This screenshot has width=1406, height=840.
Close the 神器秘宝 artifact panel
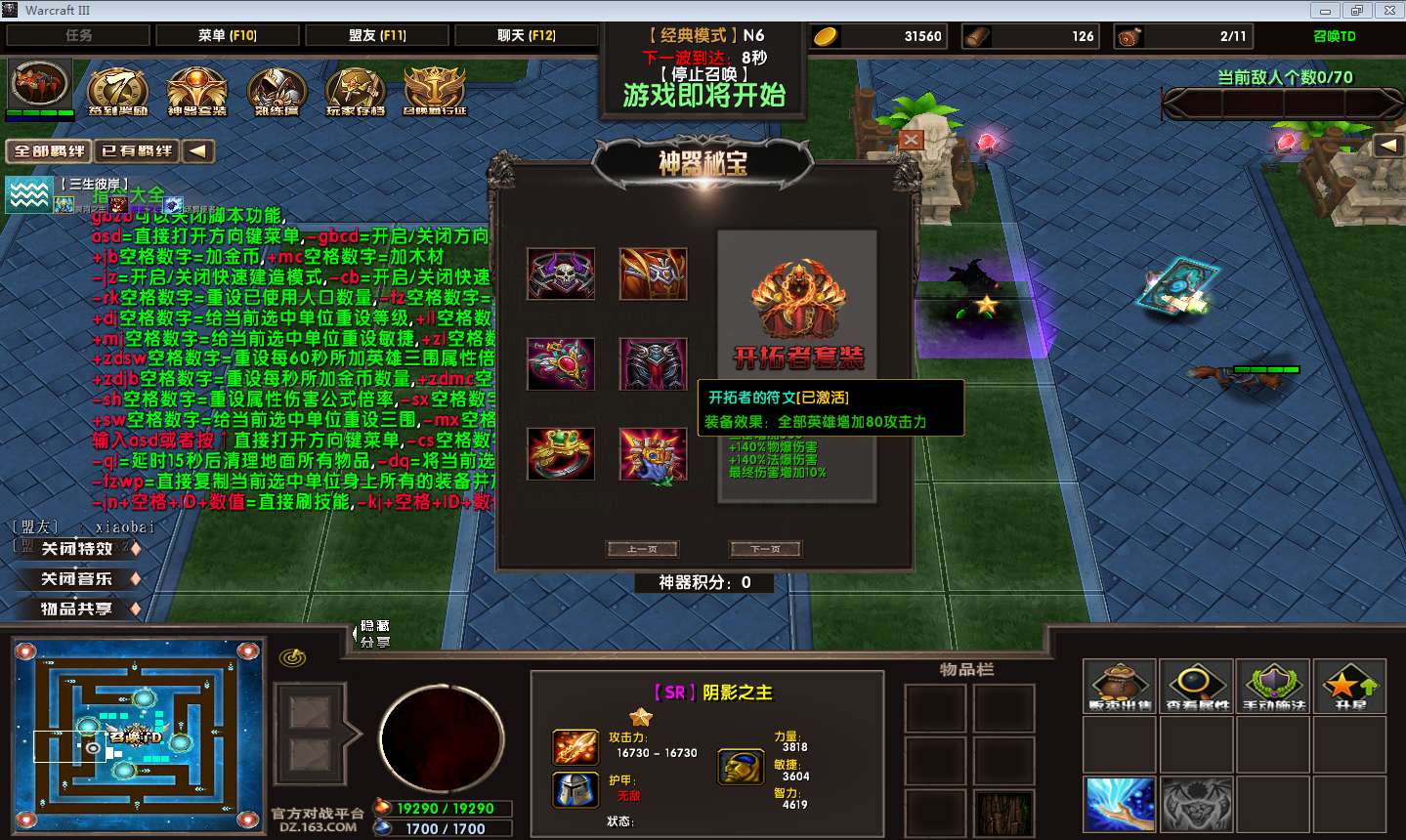tap(910, 140)
